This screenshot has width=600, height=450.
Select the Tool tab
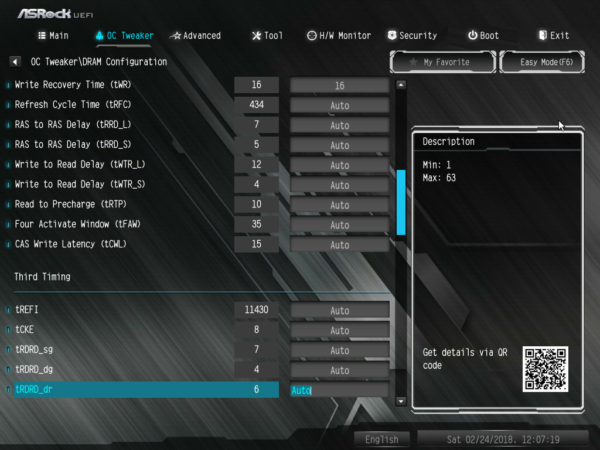coord(267,35)
